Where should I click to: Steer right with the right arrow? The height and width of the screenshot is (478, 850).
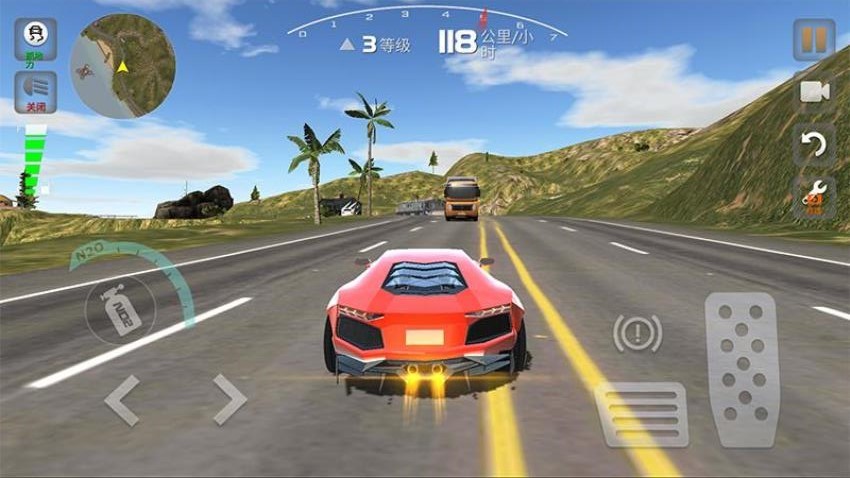pyautogui.click(x=229, y=400)
